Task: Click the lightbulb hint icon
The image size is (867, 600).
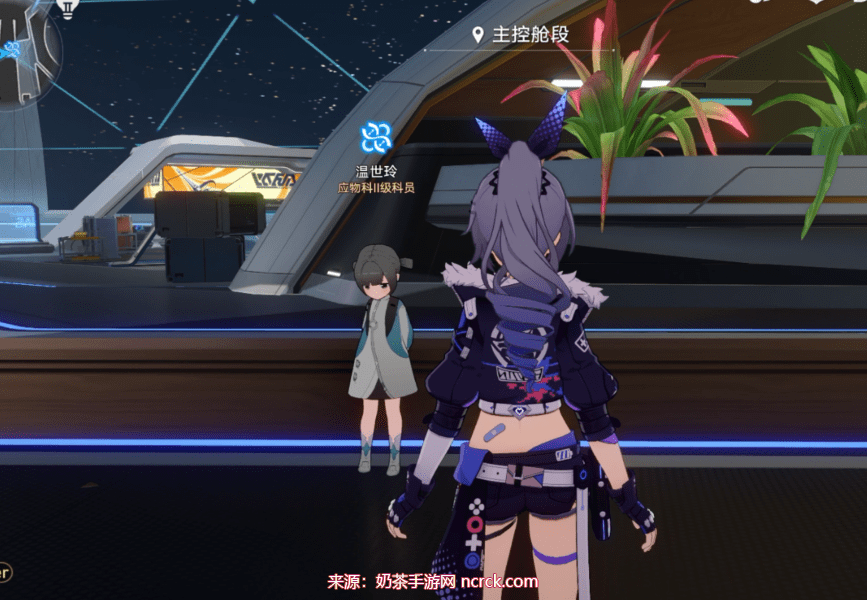Action: (69, 8)
